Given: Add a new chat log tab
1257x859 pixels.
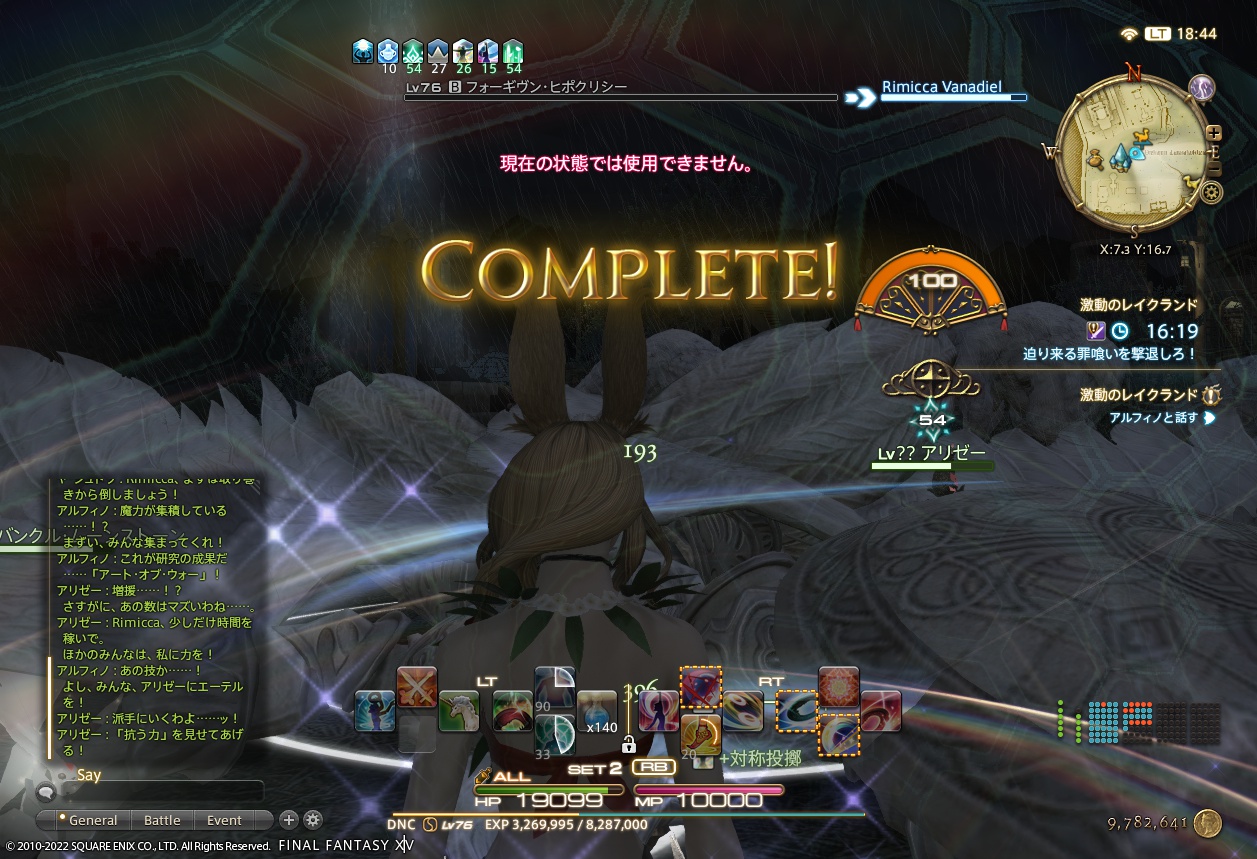Looking at the screenshot, I should coord(289,820).
